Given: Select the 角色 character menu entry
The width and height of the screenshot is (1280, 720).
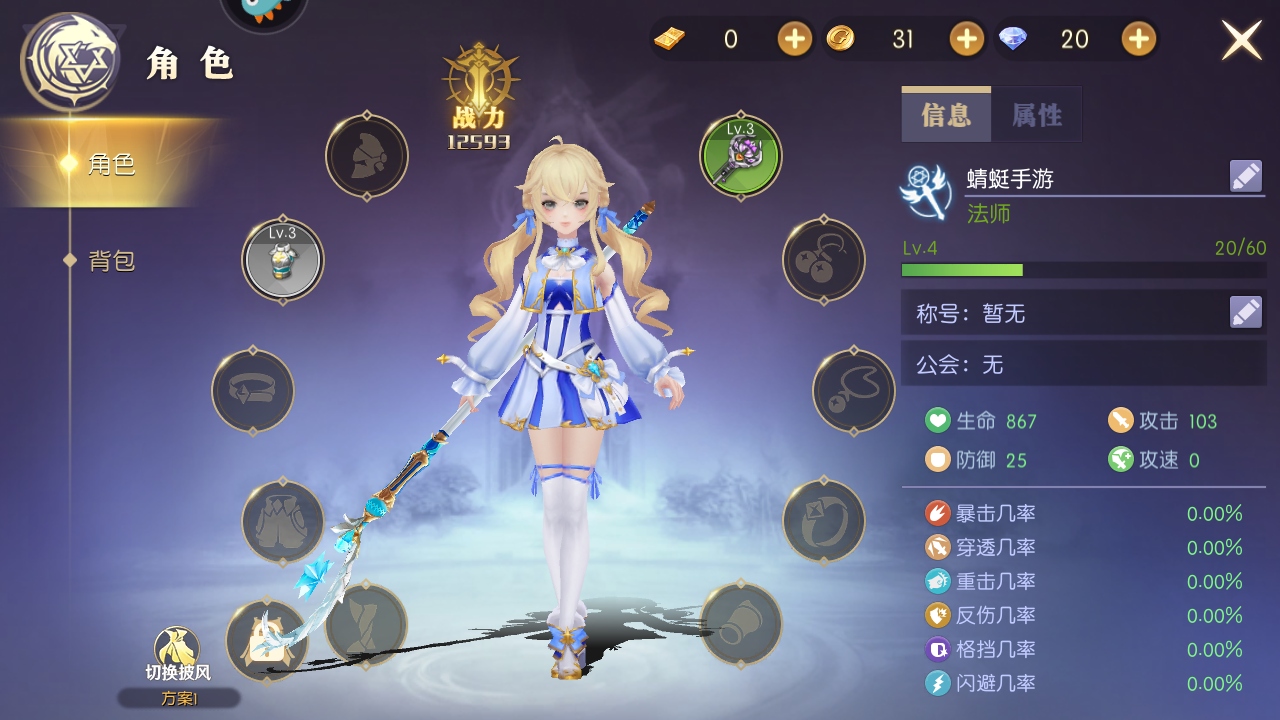Looking at the screenshot, I should [x=112, y=164].
